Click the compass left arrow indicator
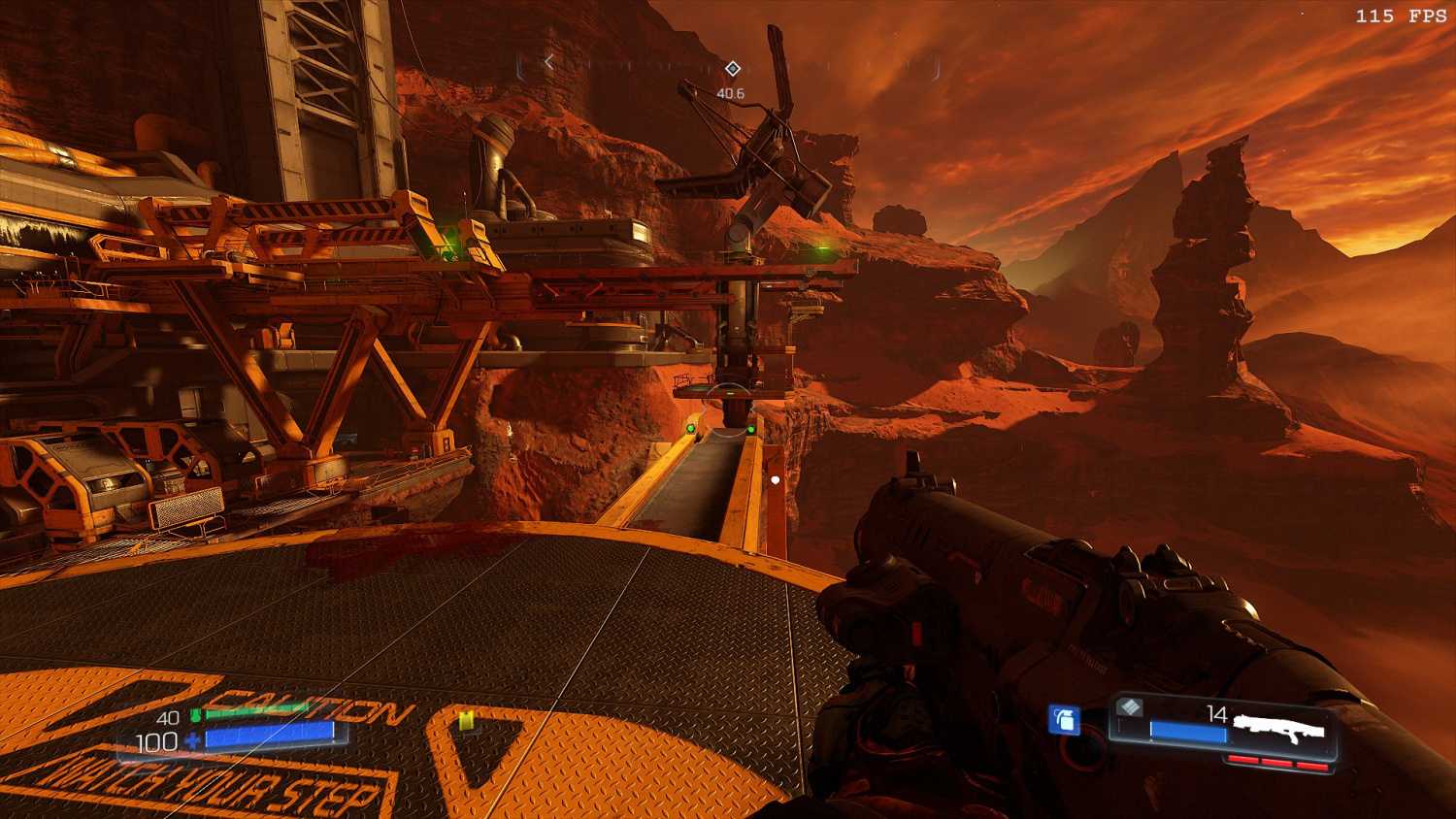The width and height of the screenshot is (1456, 819). [x=549, y=62]
